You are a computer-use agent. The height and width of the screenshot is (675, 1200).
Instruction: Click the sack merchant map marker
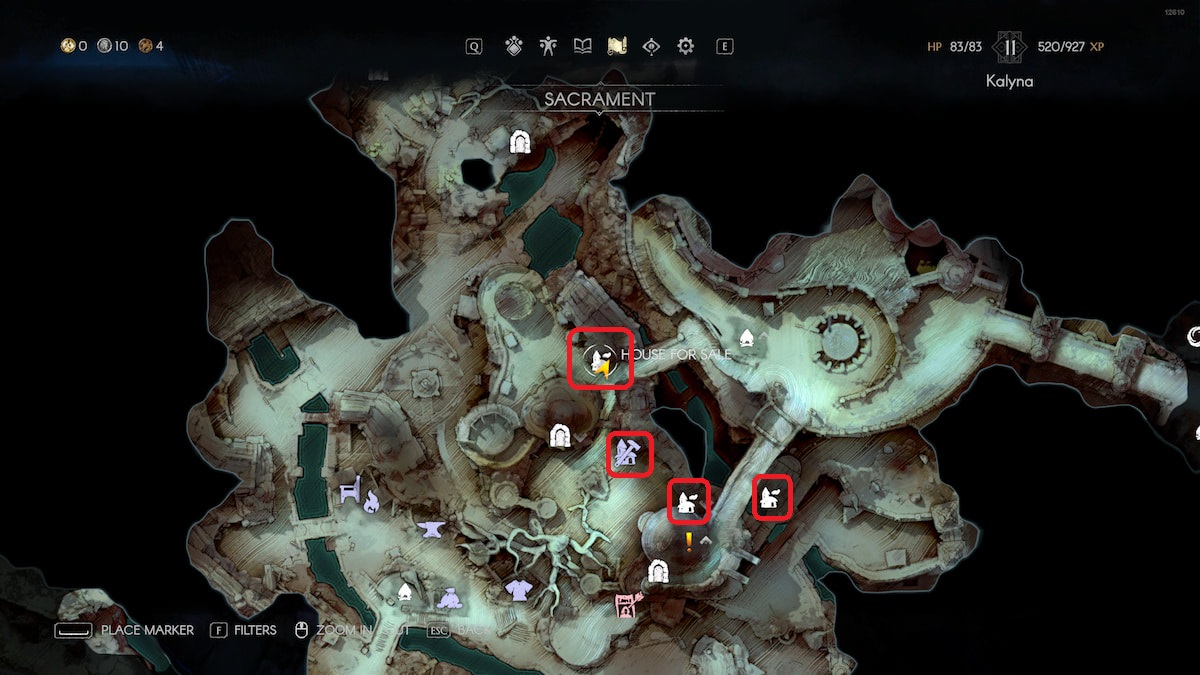coord(449,598)
